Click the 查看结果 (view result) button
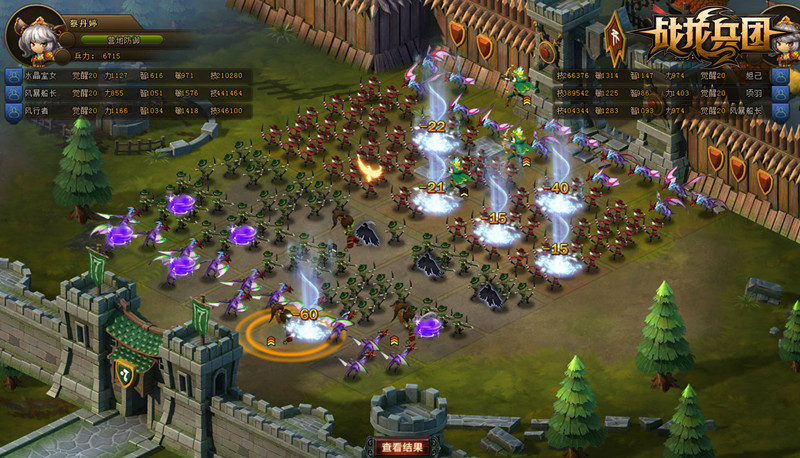 [x=401, y=447]
